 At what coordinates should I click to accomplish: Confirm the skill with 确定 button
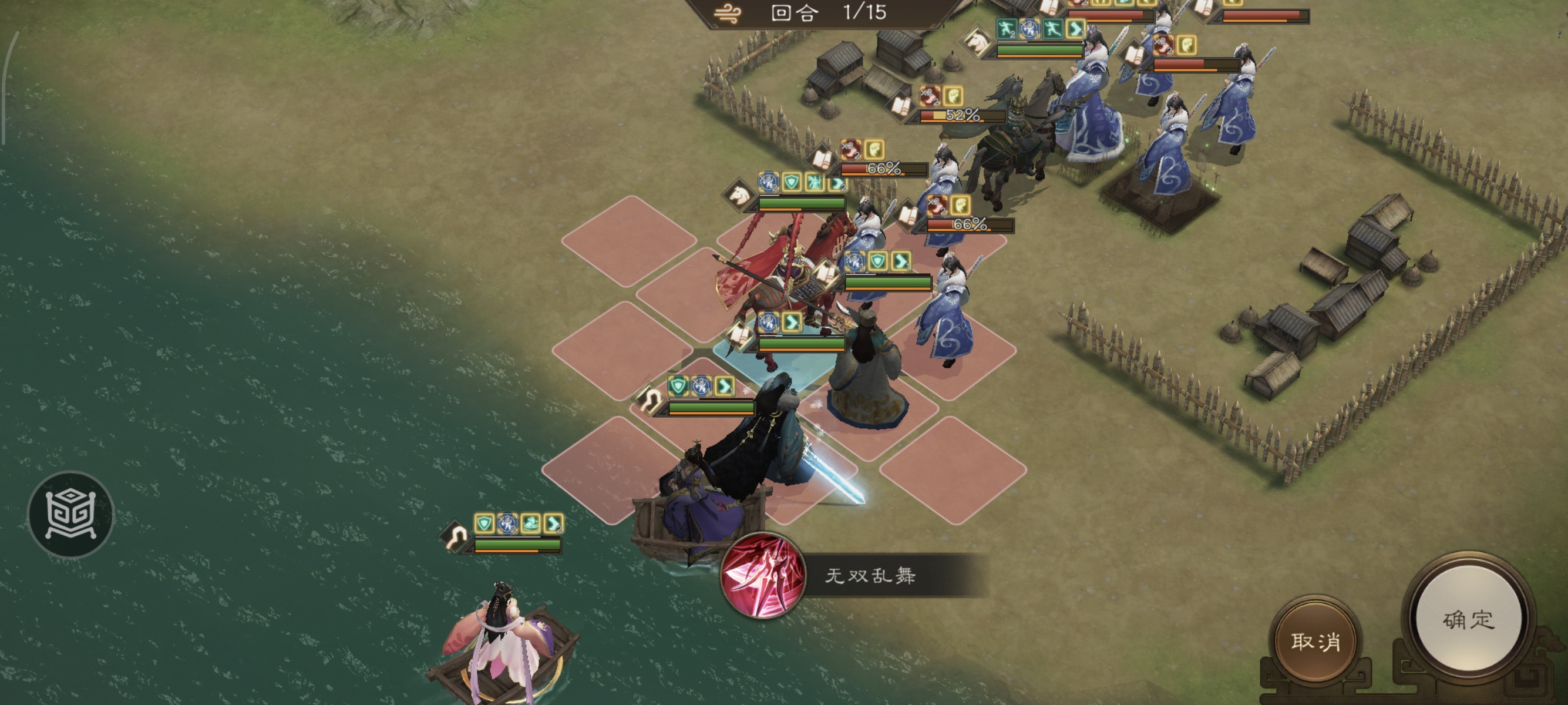(x=1468, y=620)
